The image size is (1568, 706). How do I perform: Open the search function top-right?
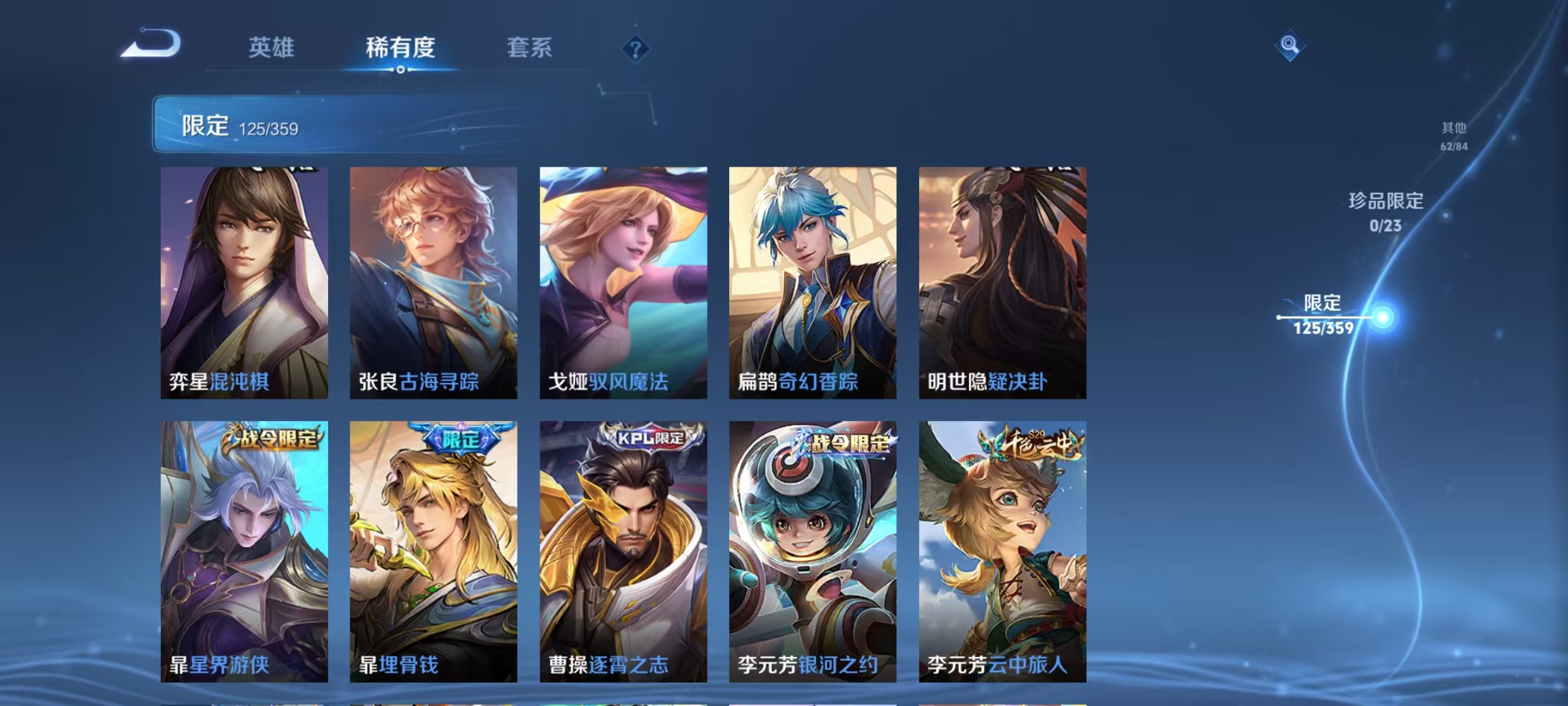(1289, 46)
